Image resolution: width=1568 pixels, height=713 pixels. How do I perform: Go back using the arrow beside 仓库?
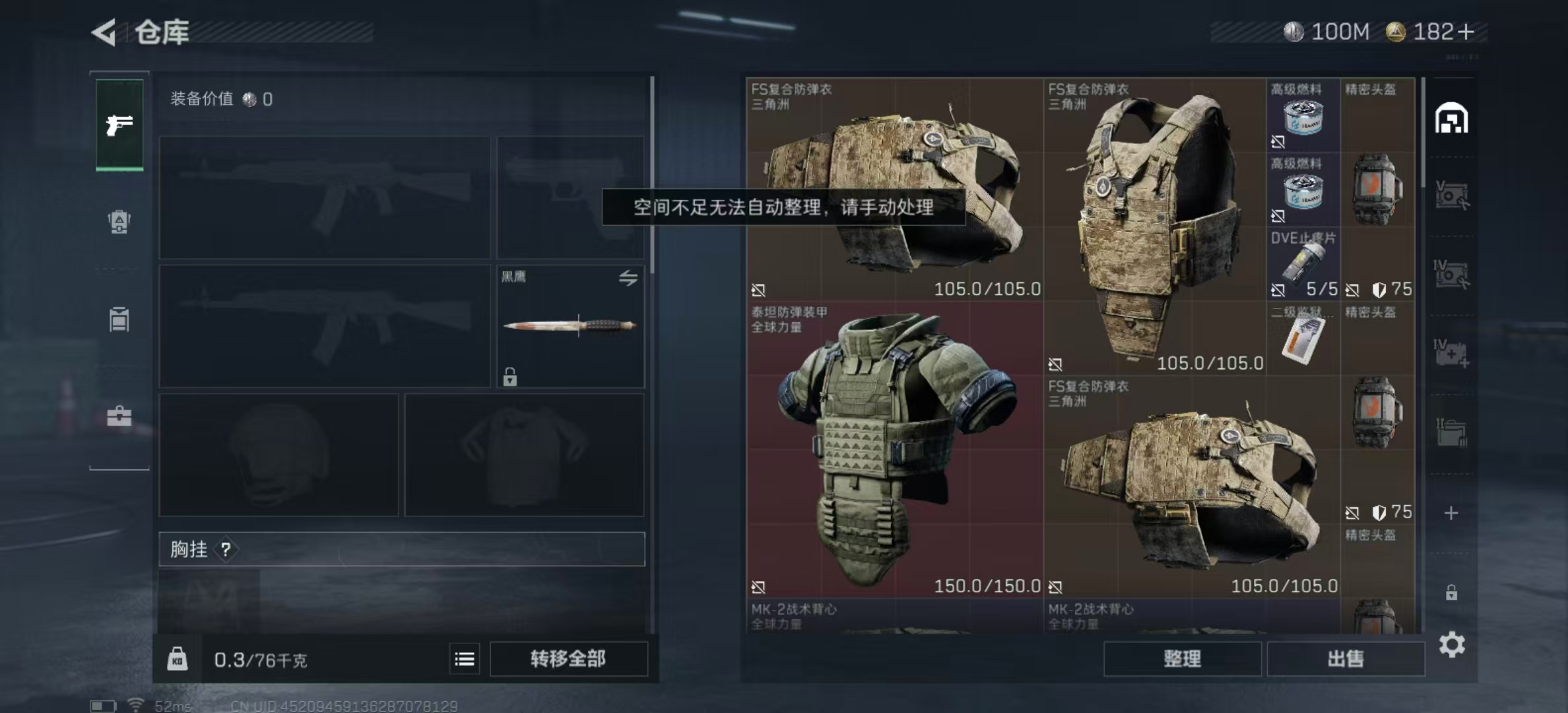tap(104, 32)
